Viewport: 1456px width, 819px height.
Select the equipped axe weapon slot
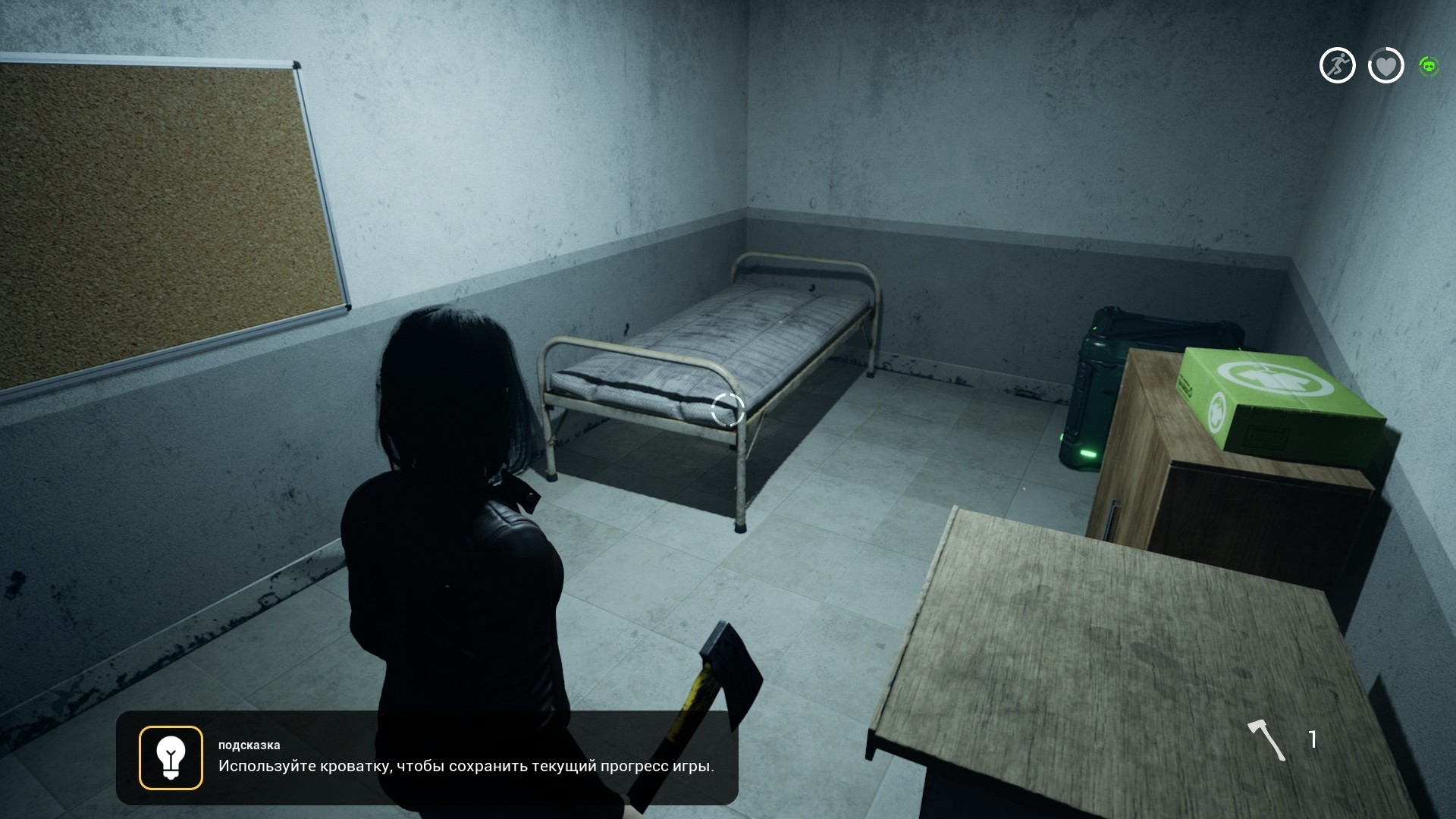(x=1267, y=739)
